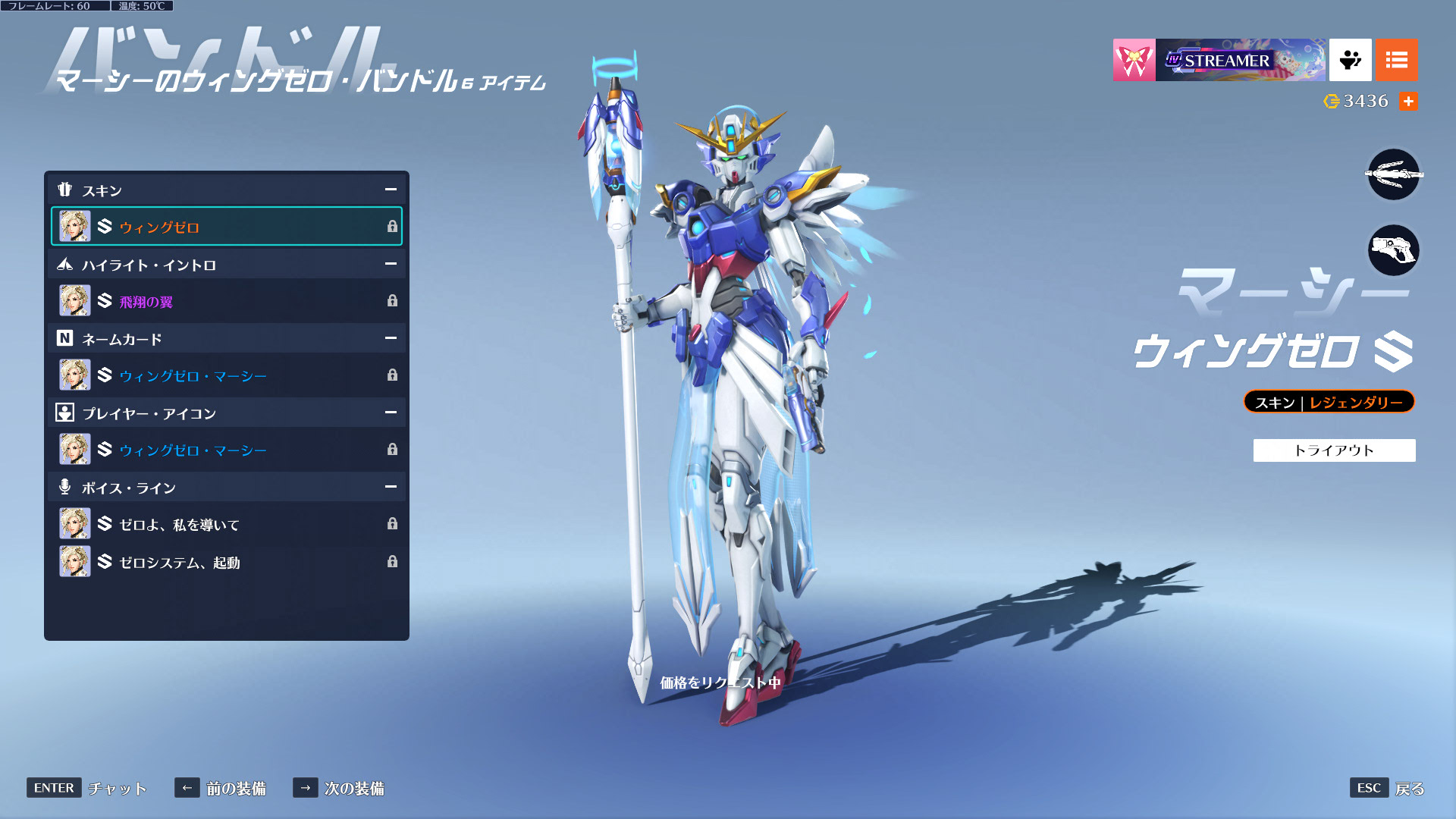This screenshot has width=1456, height=819.
Task: Collapse the ボイス・ライン category
Action: (x=391, y=487)
